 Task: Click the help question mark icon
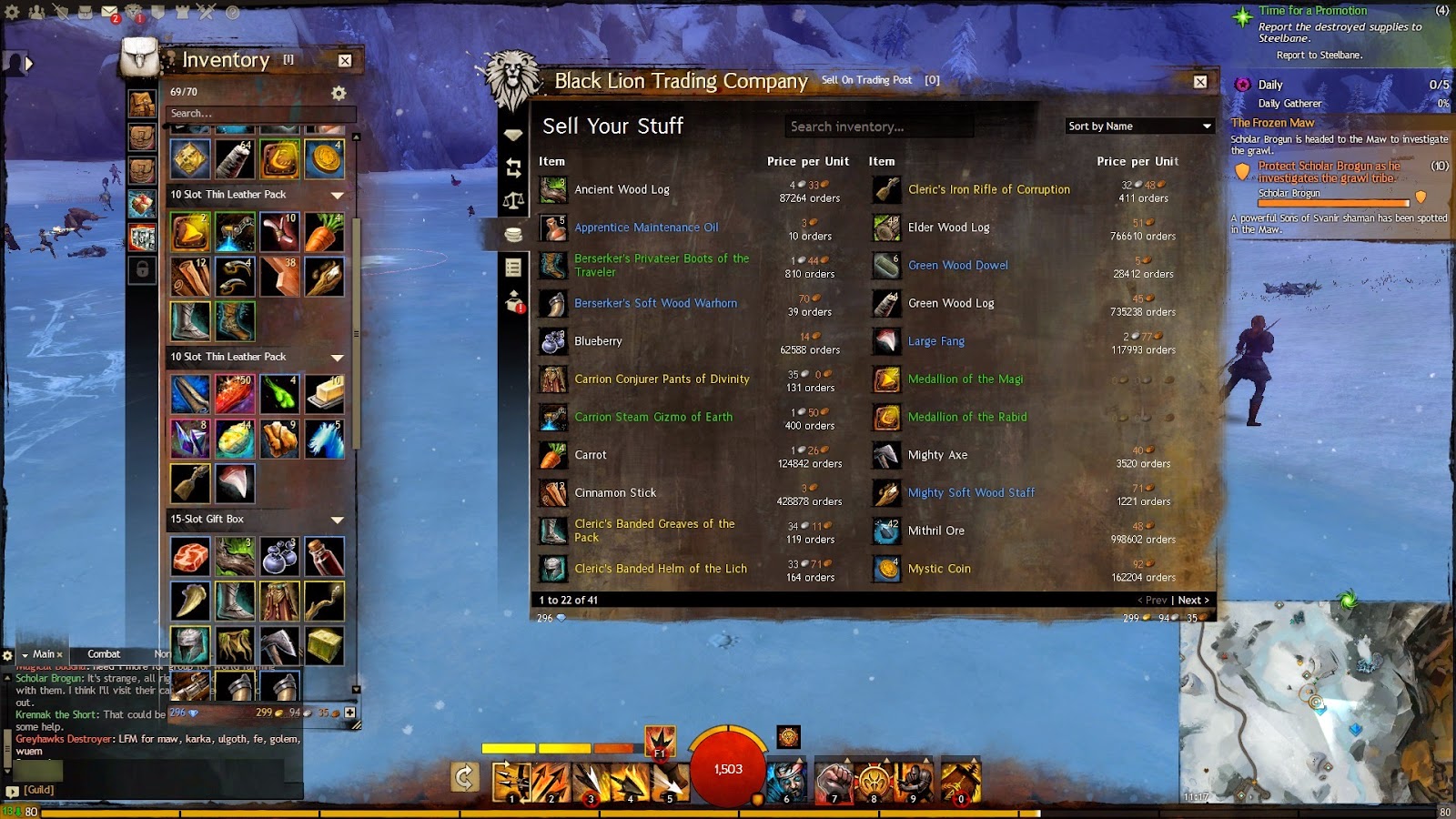point(232,13)
